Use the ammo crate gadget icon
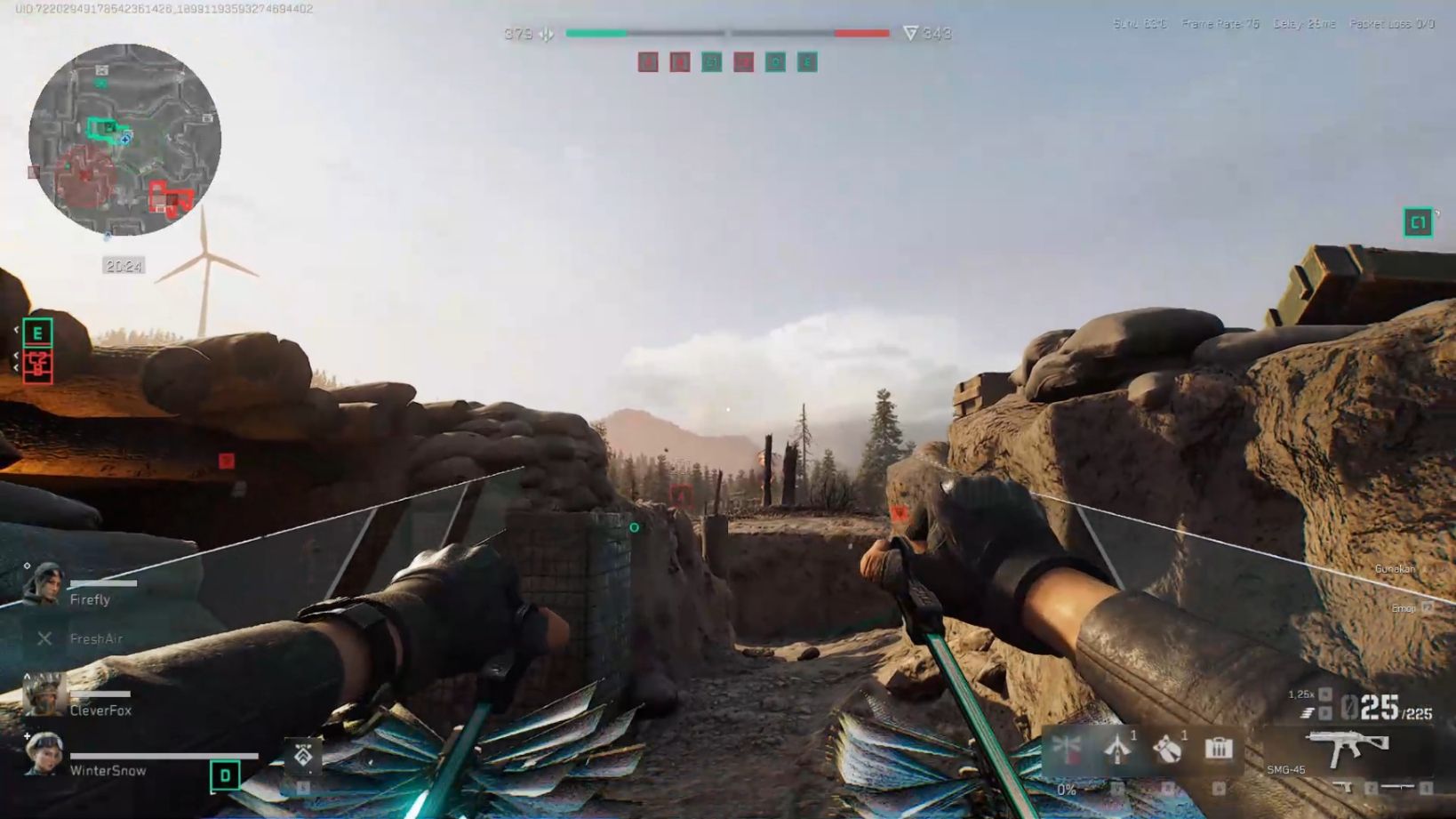The width and height of the screenshot is (1456, 819). click(1218, 749)
